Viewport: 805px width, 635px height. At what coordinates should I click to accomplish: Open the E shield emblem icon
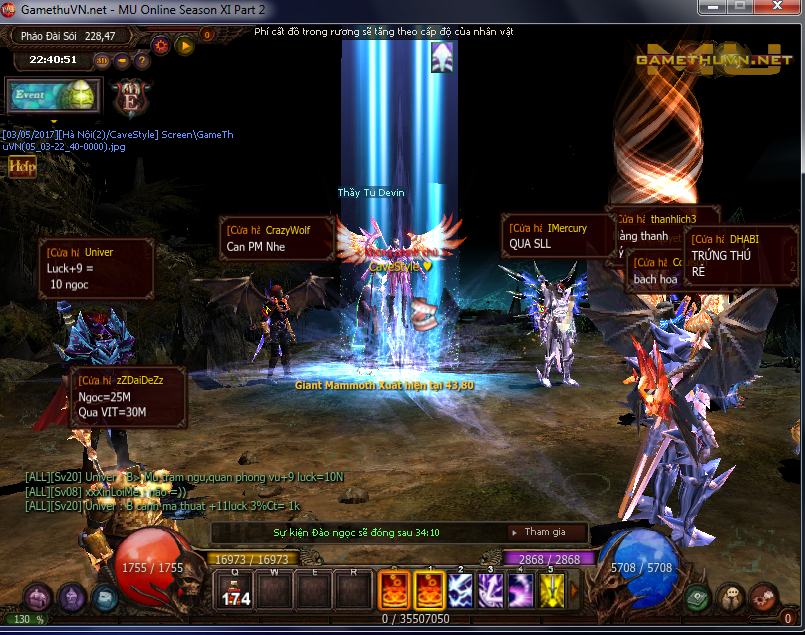coord(130,98)
